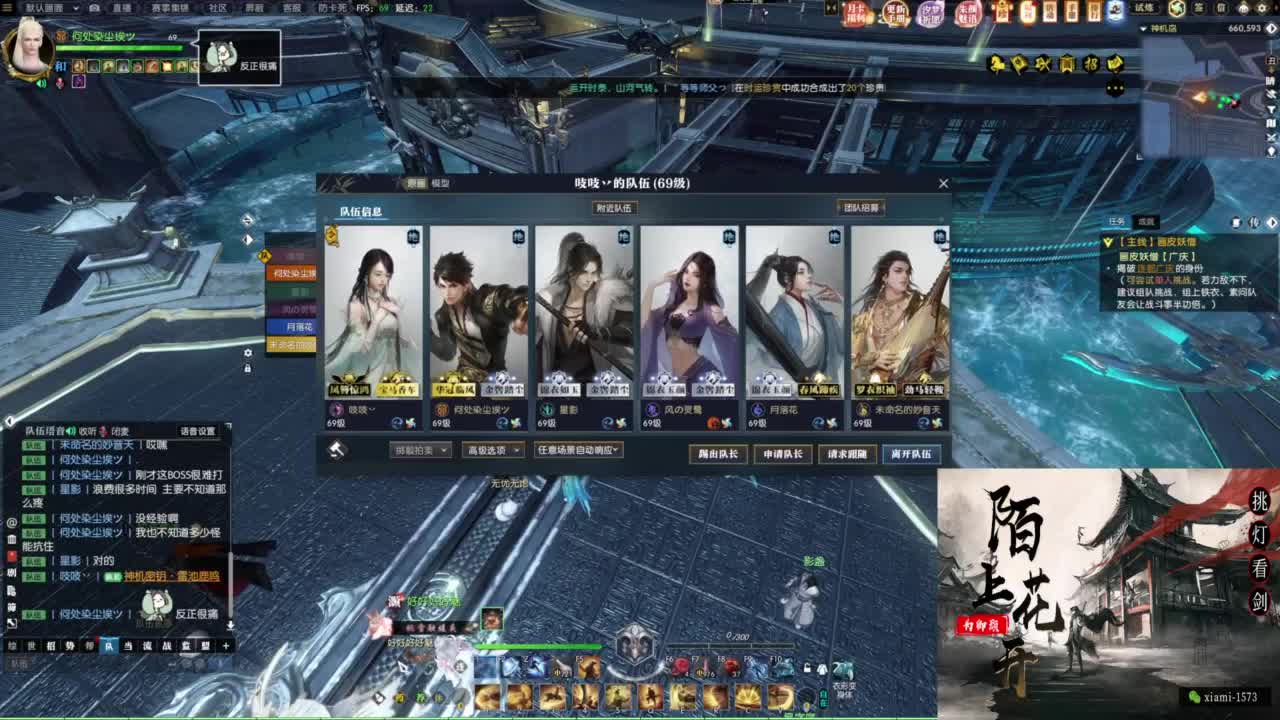Viewport: 1280px width, 720px height.
Task: Toggle 闭麦 to mute your voice chat
Action: point(120,433)
